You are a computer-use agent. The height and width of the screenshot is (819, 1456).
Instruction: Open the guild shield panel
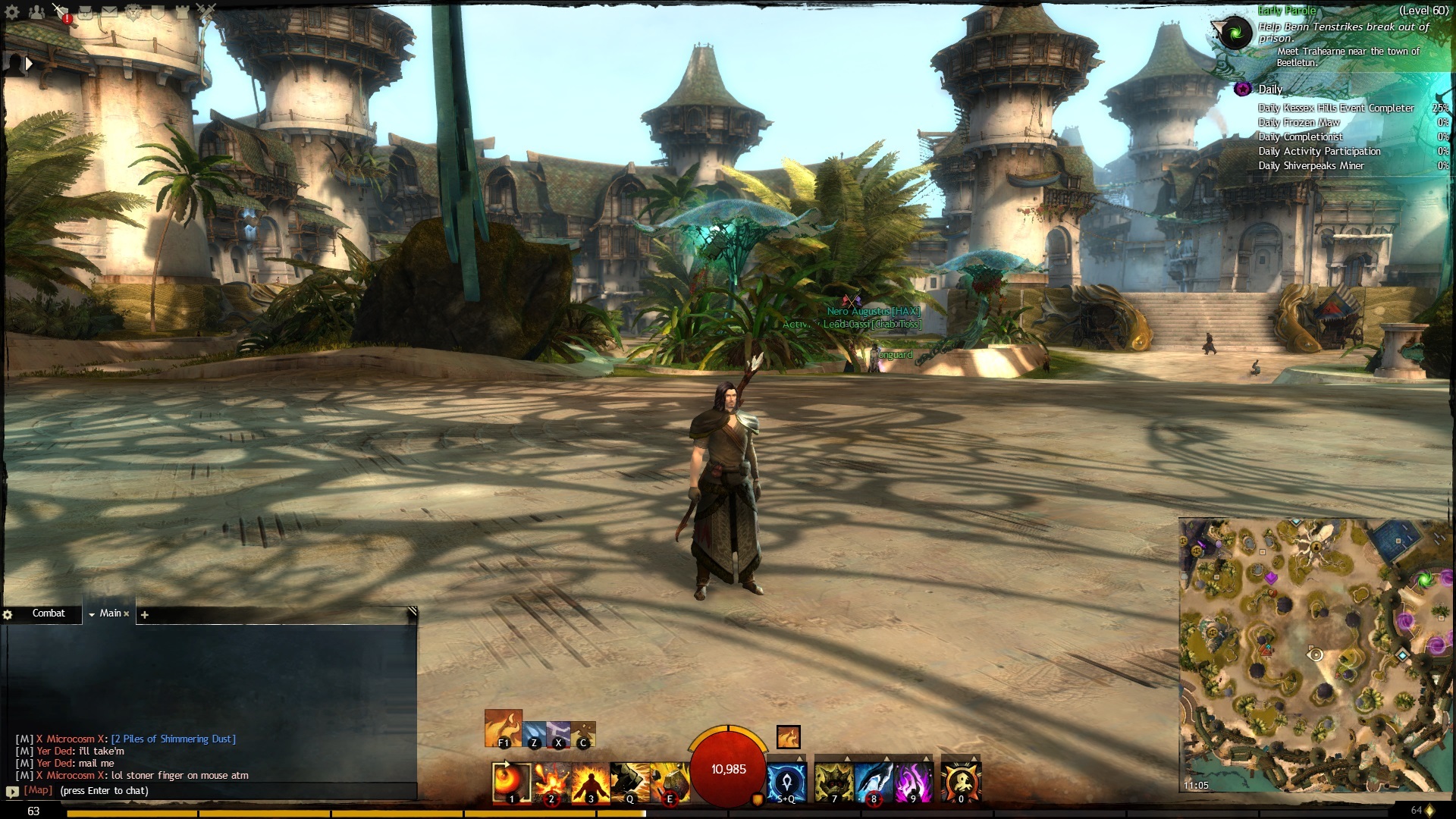point(158,12)
